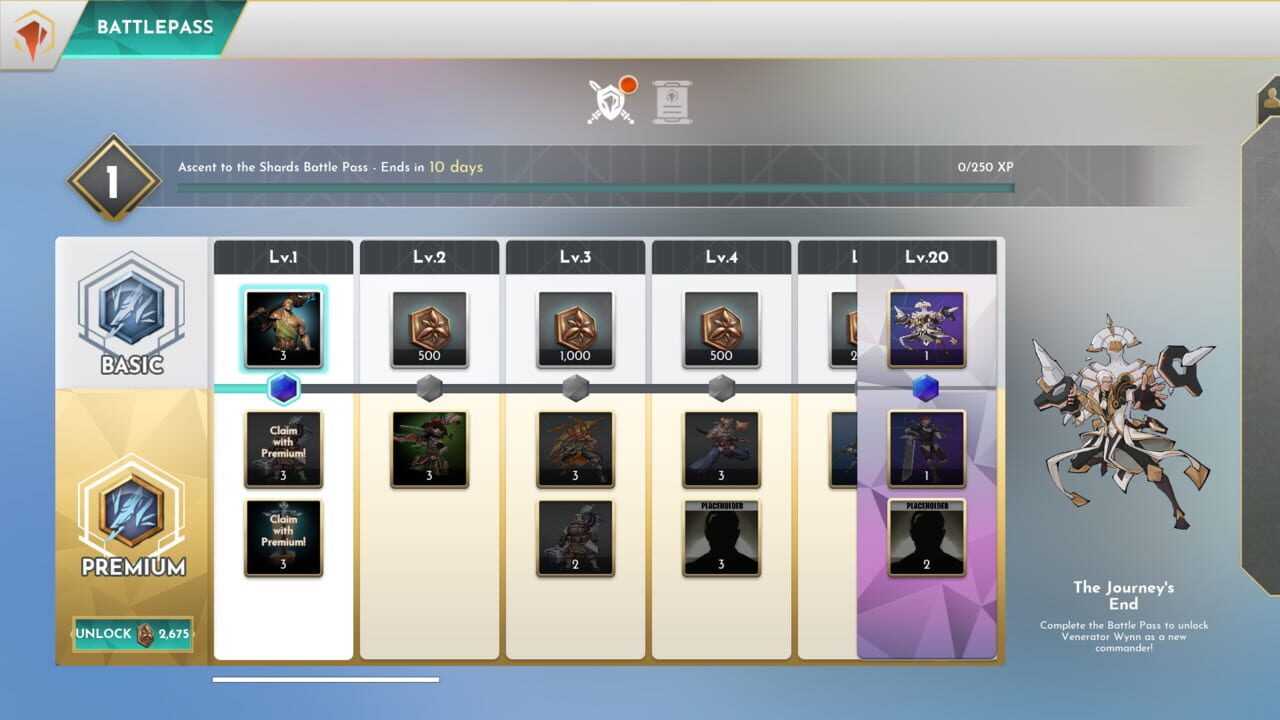The image size is (1280, 720).
Task: Click the first Claim with Premium card
Action: coord(283,449)
